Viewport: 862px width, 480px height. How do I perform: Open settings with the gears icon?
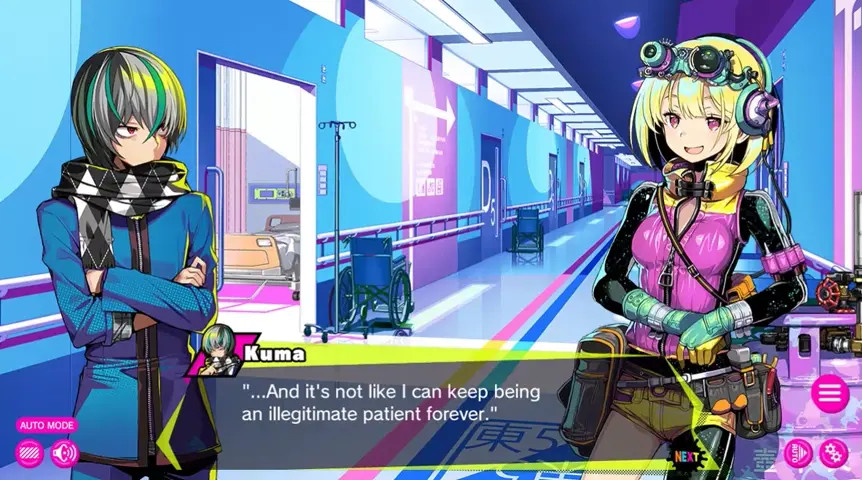[833, 453]
